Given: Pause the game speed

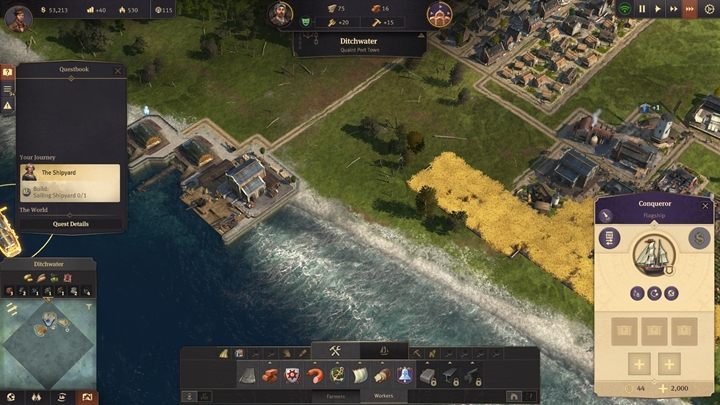Looking at the screenshot, I should [643, 9].
